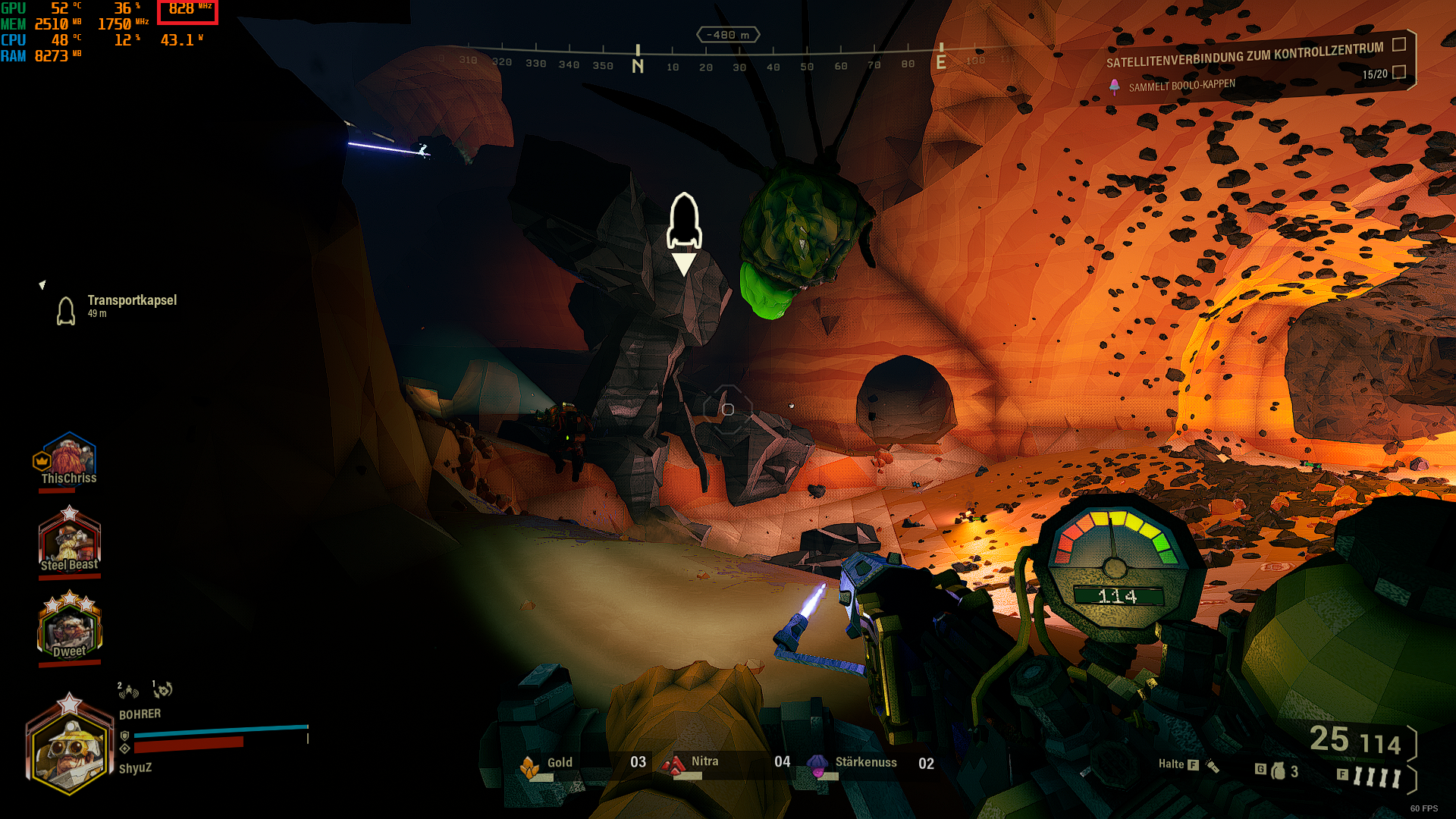Select Steel Beast teammate portrait
Viewport: 1456px width, 819px height.
pyautogui.click(x=69, y=541)
